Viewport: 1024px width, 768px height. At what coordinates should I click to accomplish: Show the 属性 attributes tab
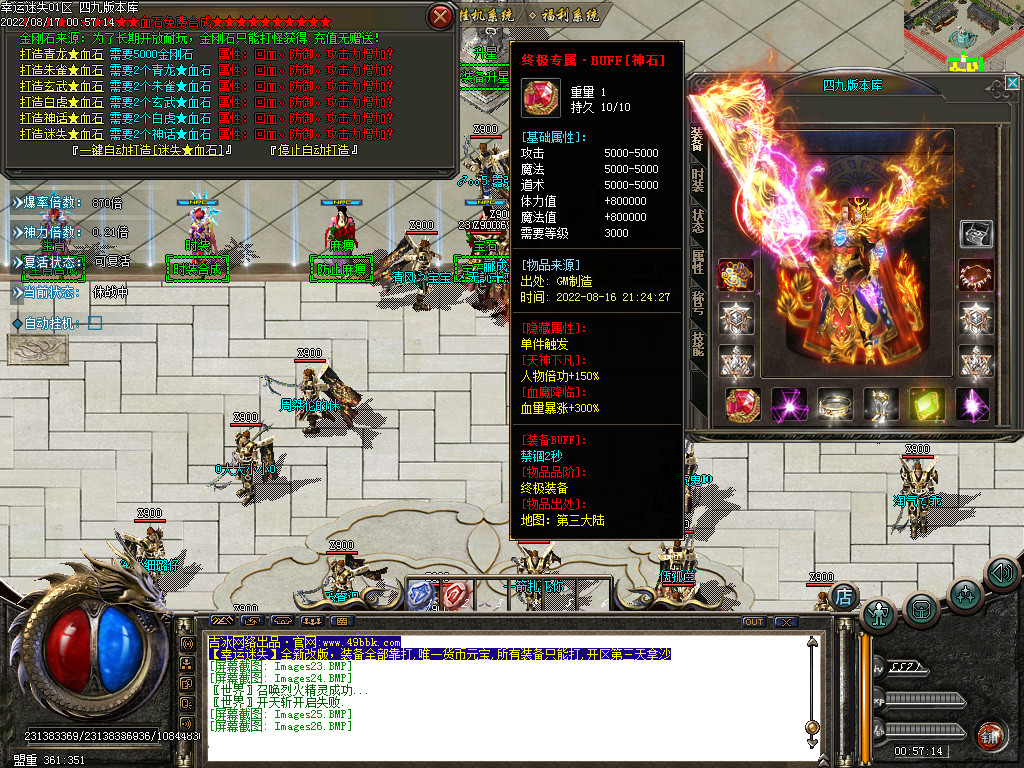(698, 262)
